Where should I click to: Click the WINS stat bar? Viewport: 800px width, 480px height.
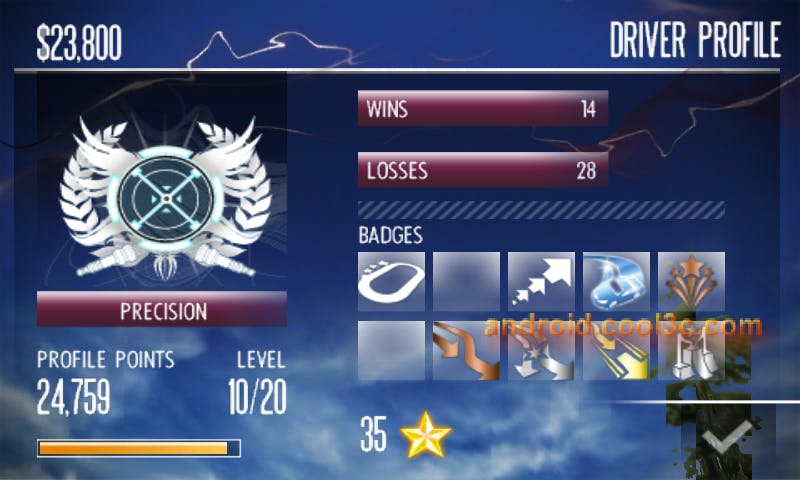482,109
